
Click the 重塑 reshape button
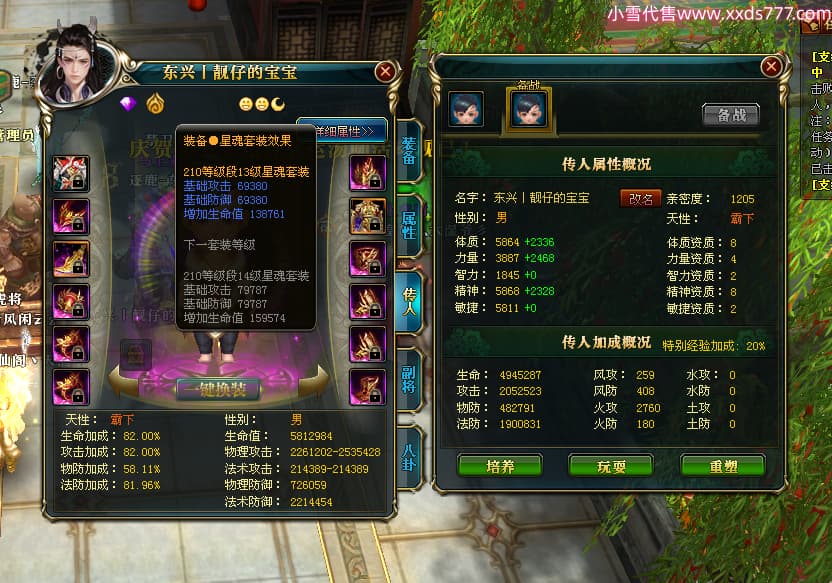(722, 466)
